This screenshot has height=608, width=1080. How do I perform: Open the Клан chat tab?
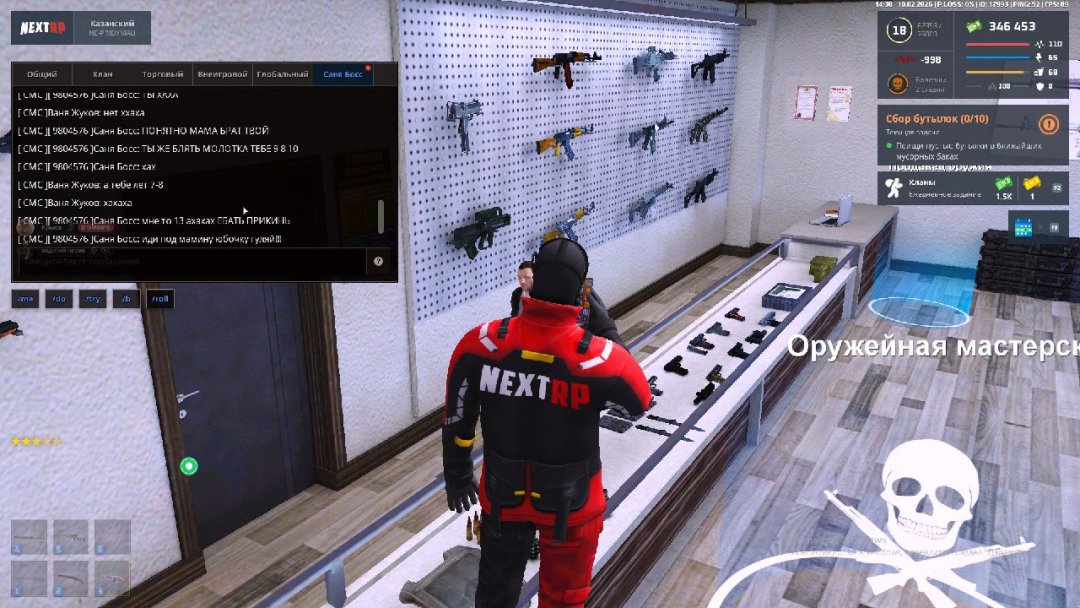point(103,75)
